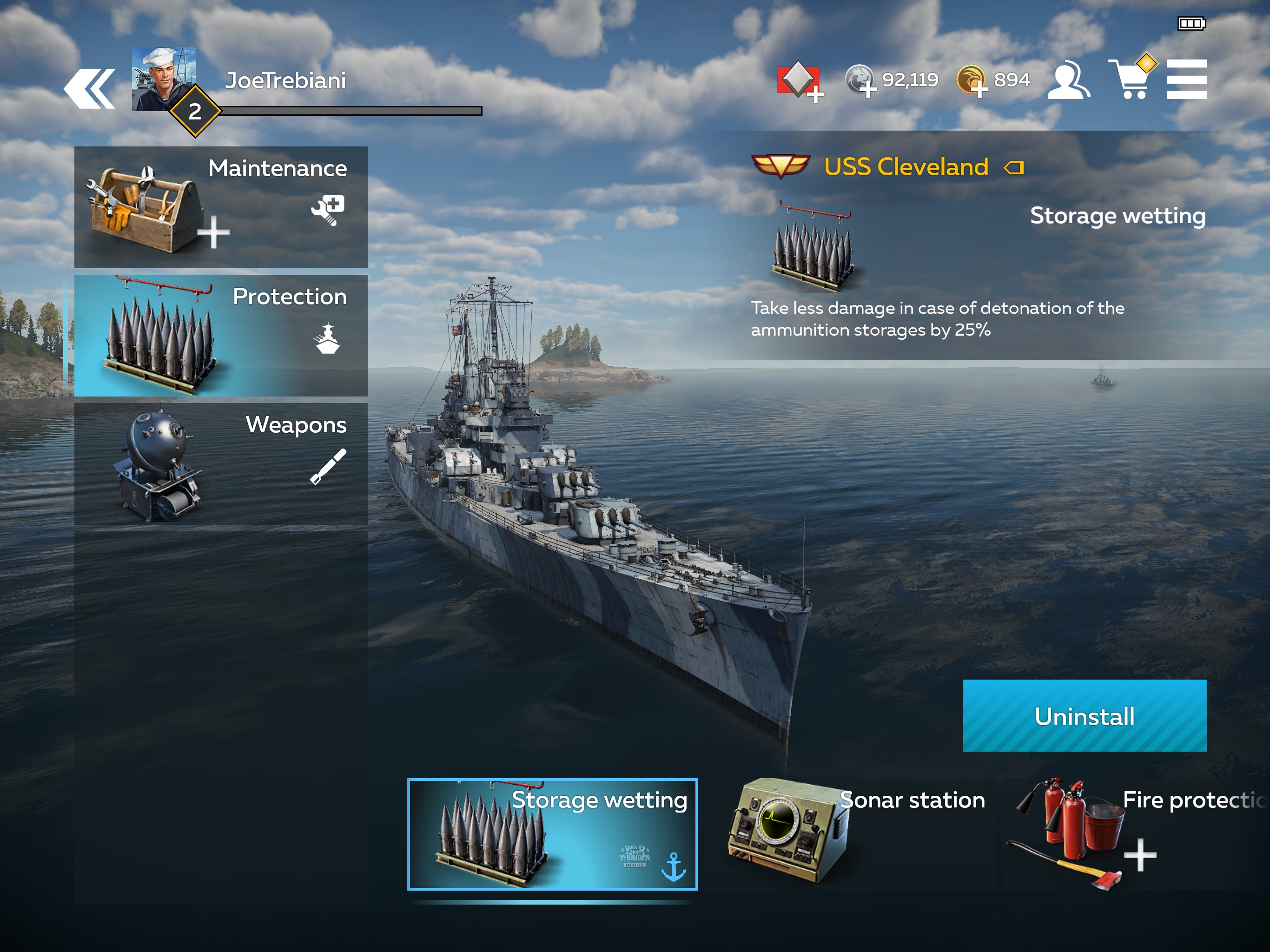Select the Maintenance category
1270x952 pixels.
pyautogui.click(x=220, y=207)
